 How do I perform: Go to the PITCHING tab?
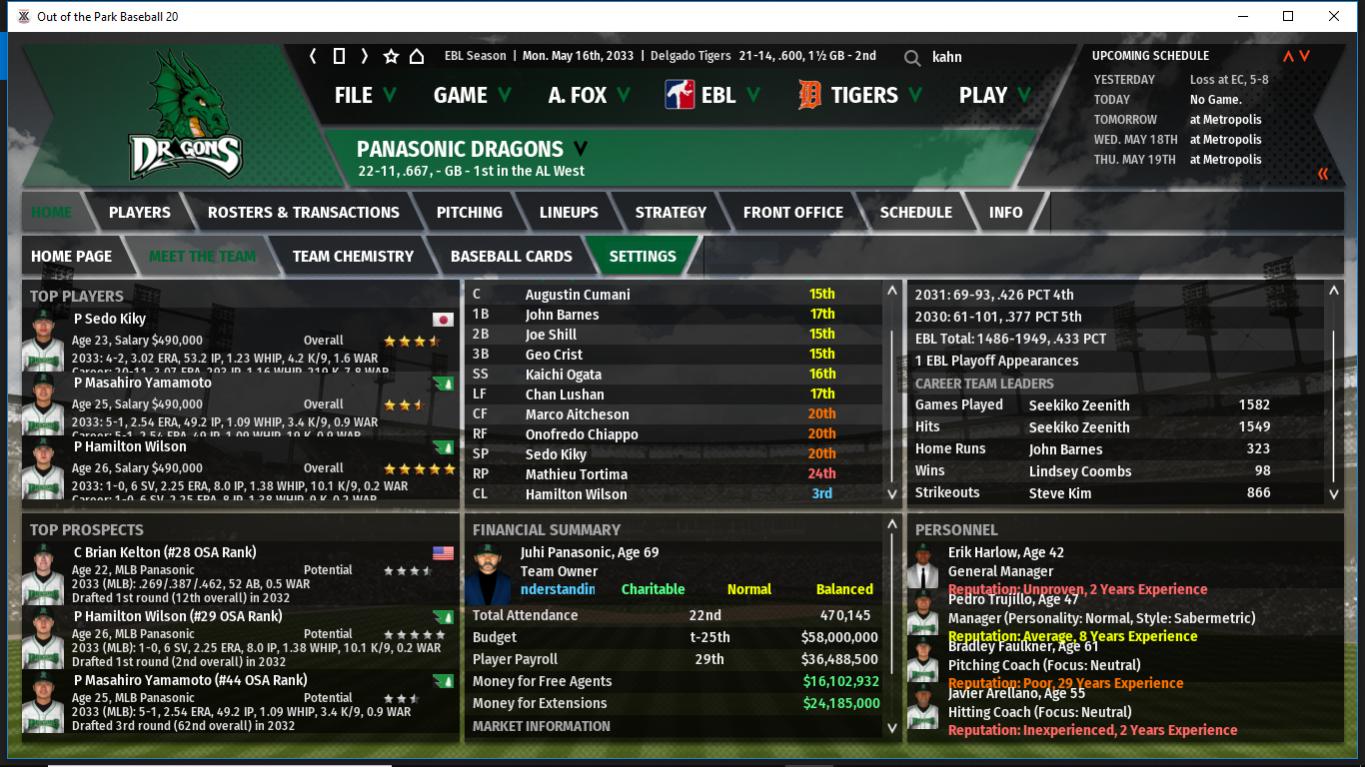(x=469, y=212)
